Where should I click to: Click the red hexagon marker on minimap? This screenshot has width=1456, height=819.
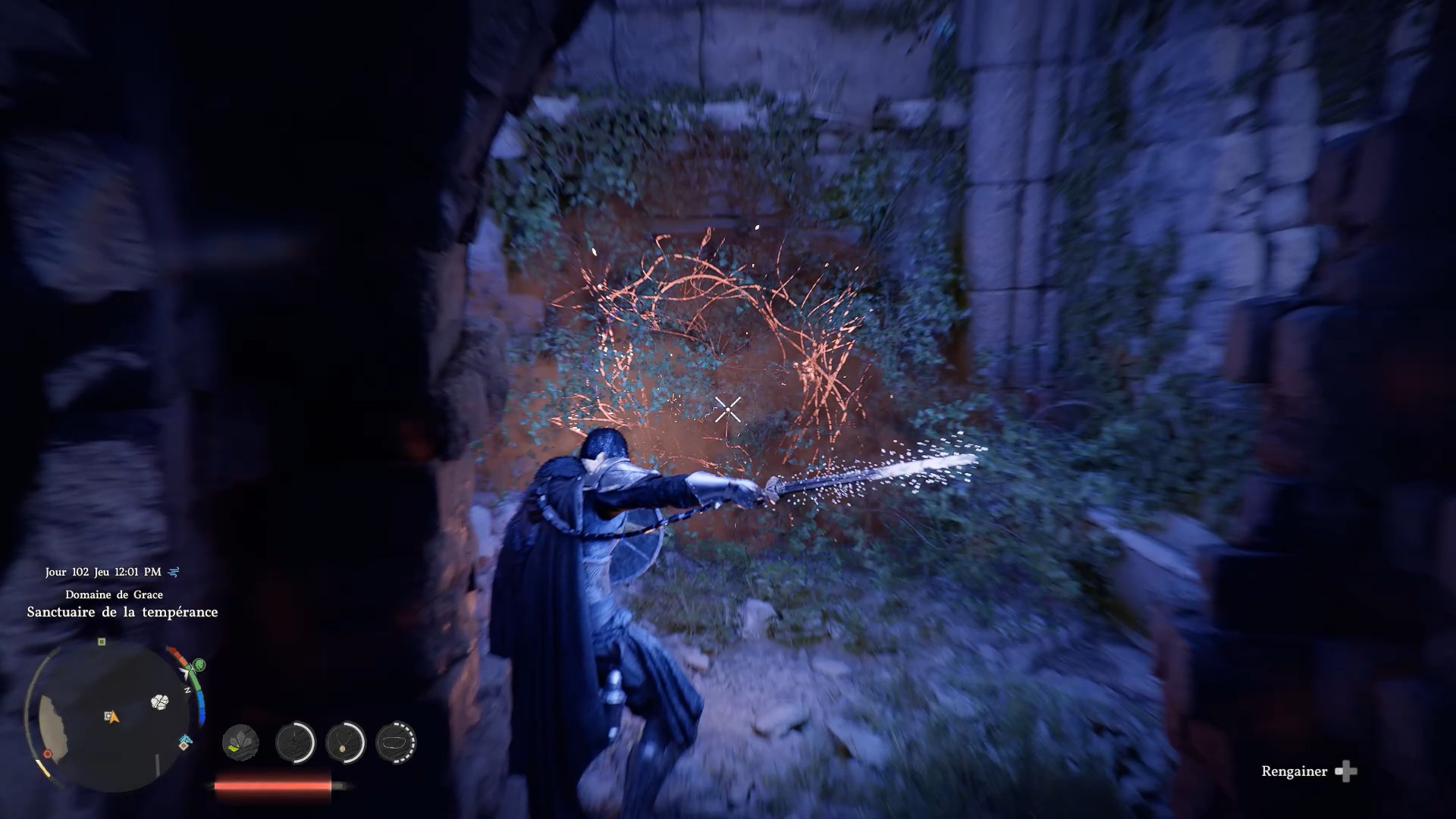click(x=48, y=754)
